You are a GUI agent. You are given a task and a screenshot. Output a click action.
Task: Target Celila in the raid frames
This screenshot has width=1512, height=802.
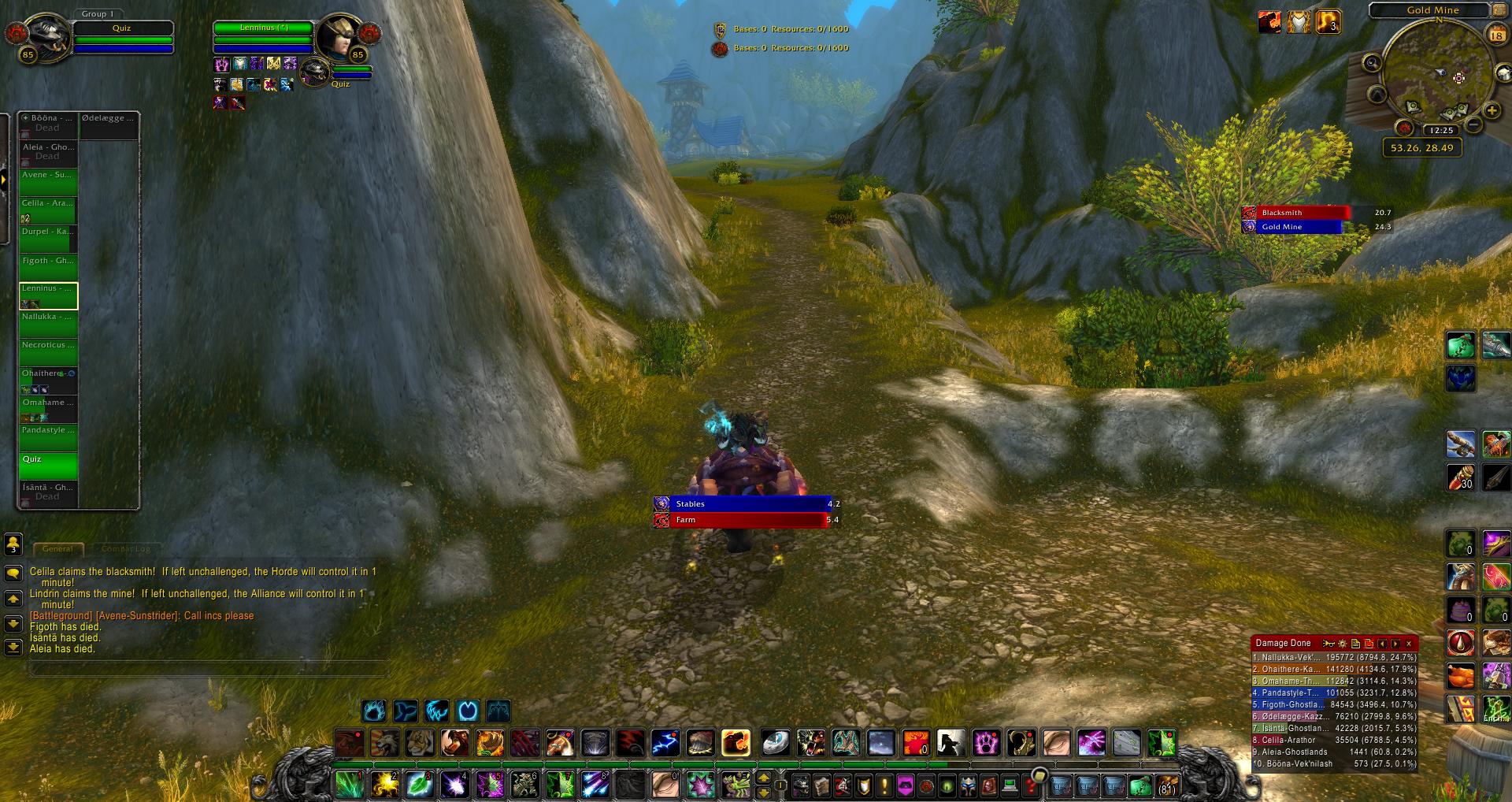(x=48, y=210)
